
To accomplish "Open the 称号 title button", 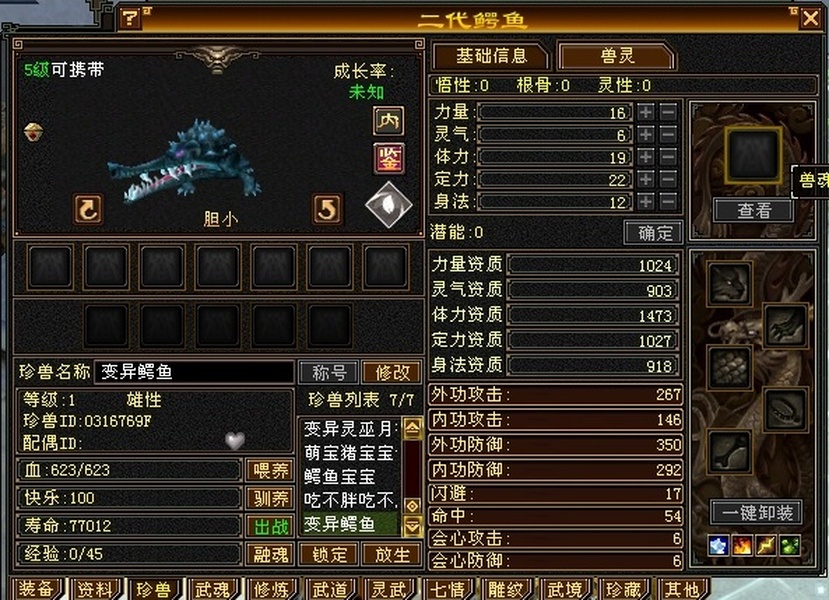I will [x=328, y=372].
